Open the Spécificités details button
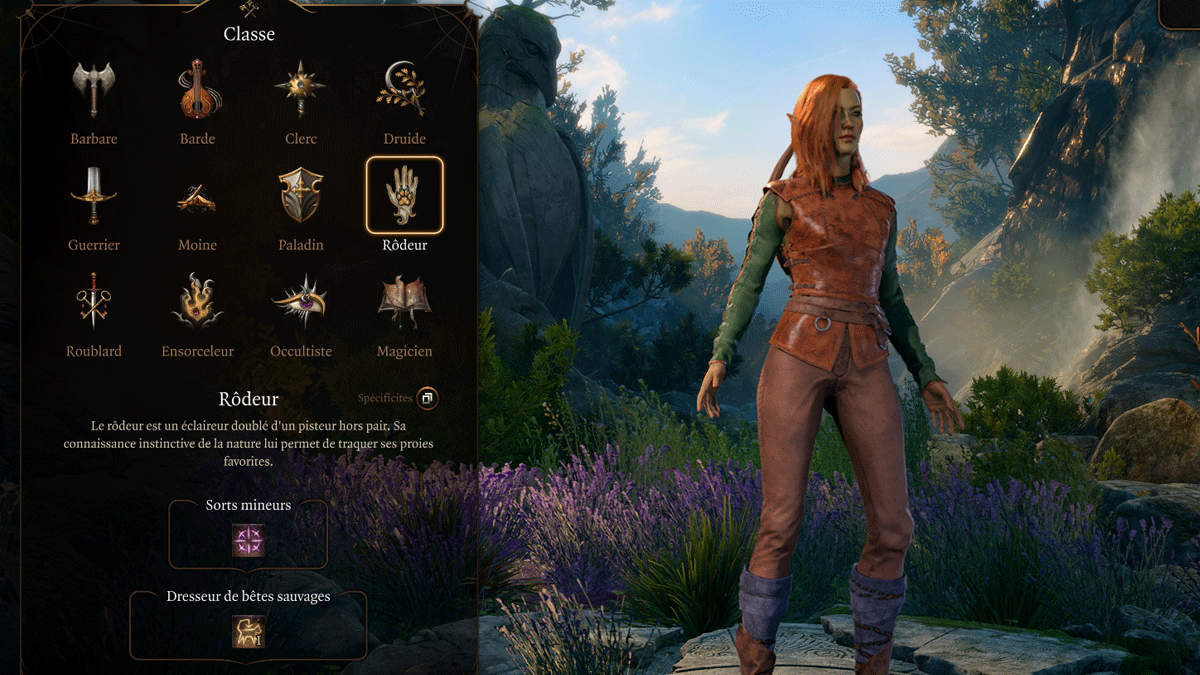Viewport: 1200px width, 675px height. [427, 398]
